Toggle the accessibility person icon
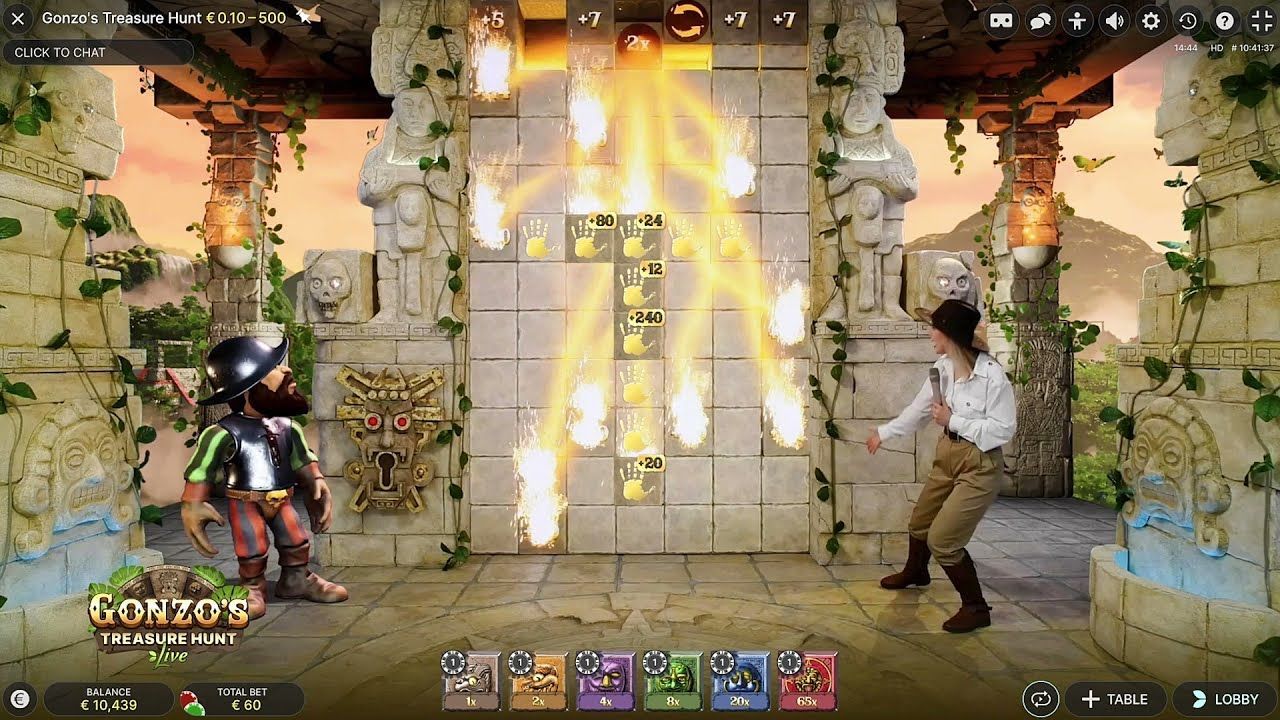 pos(1077,19)
